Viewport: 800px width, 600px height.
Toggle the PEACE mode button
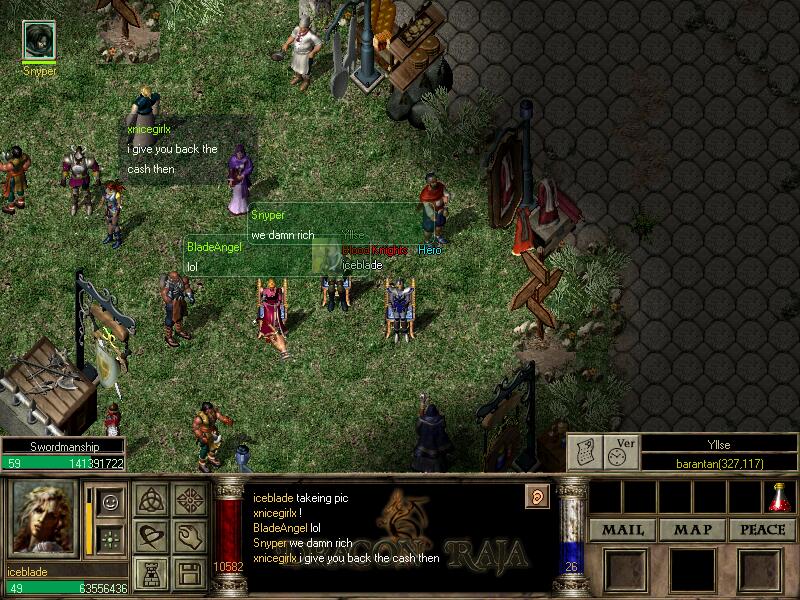[x=762, y=529]
